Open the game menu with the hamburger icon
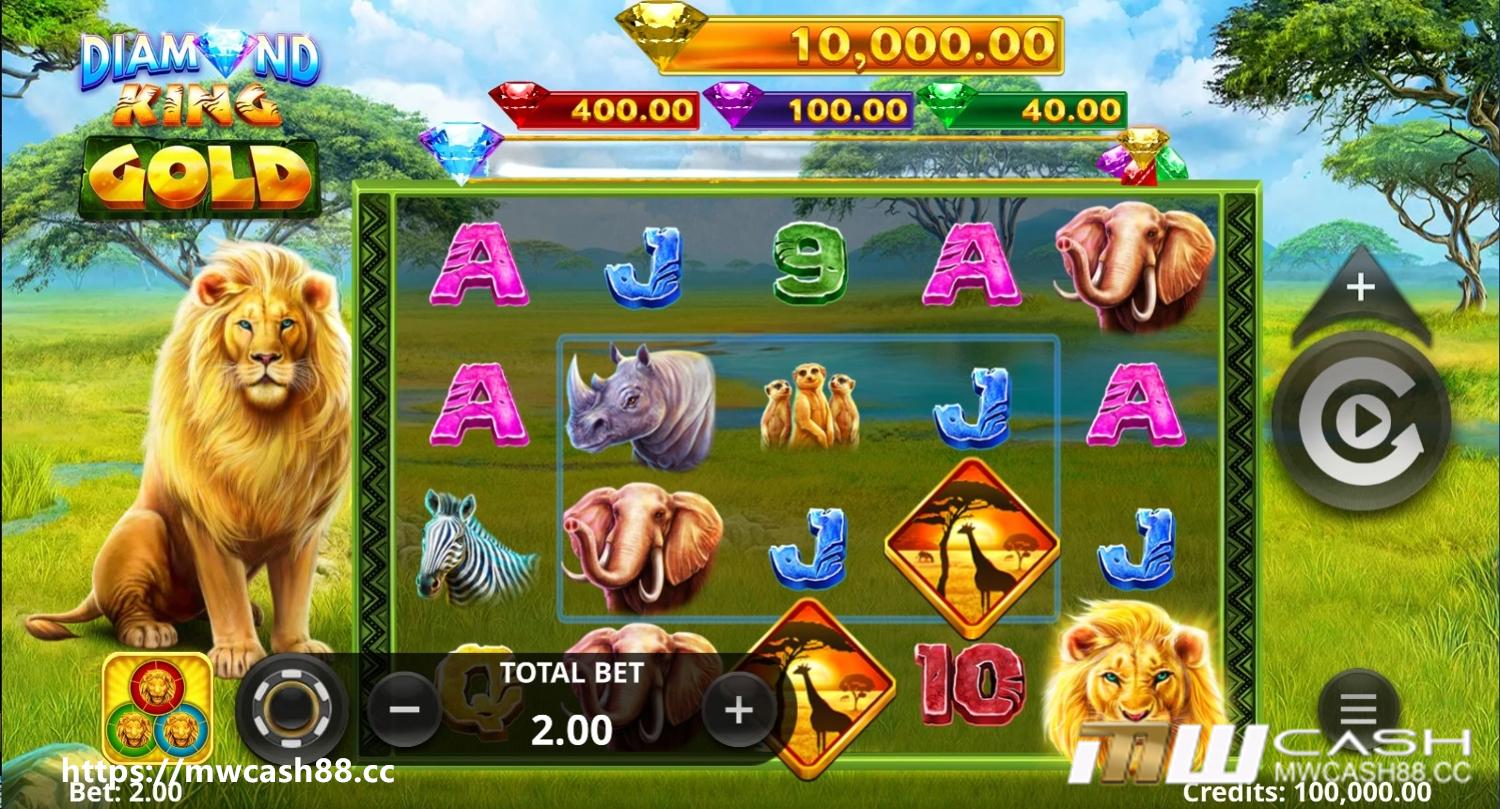The image size is (1500, 809). click(1357, 705)
